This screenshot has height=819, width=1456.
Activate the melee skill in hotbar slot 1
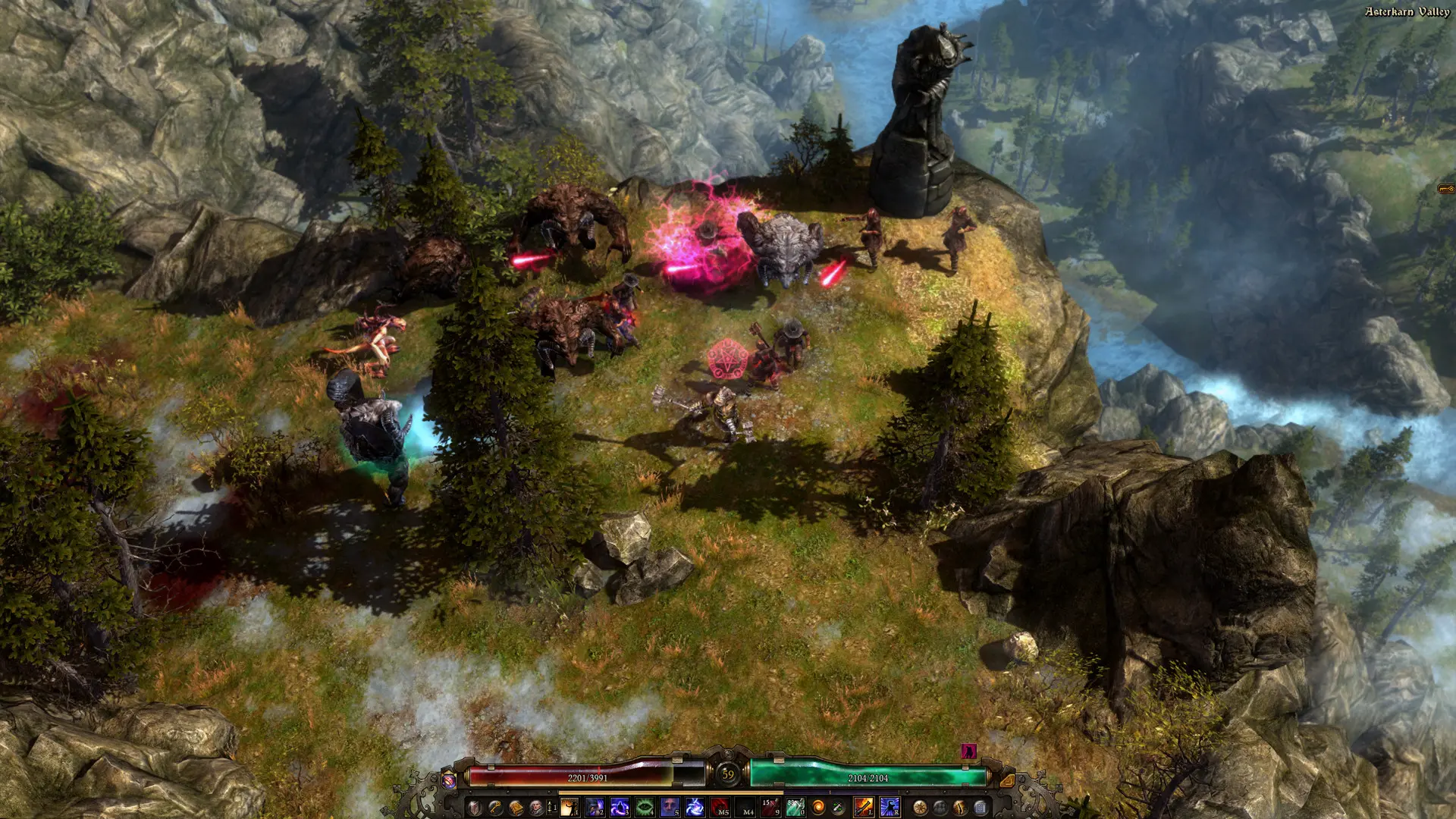tap(570, 808)
